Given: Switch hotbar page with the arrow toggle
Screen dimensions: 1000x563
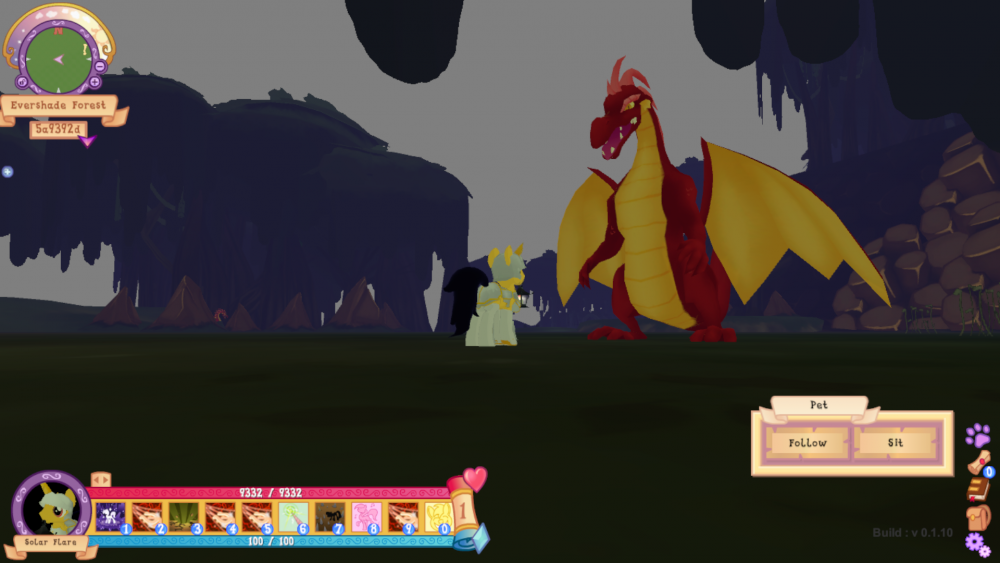Looking at the screenshot, I should (100, 480).
